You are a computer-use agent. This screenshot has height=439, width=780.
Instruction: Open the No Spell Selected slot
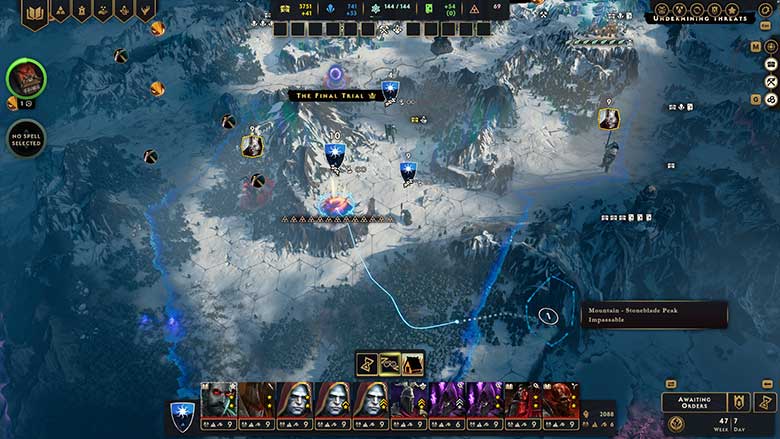[26, 138]
